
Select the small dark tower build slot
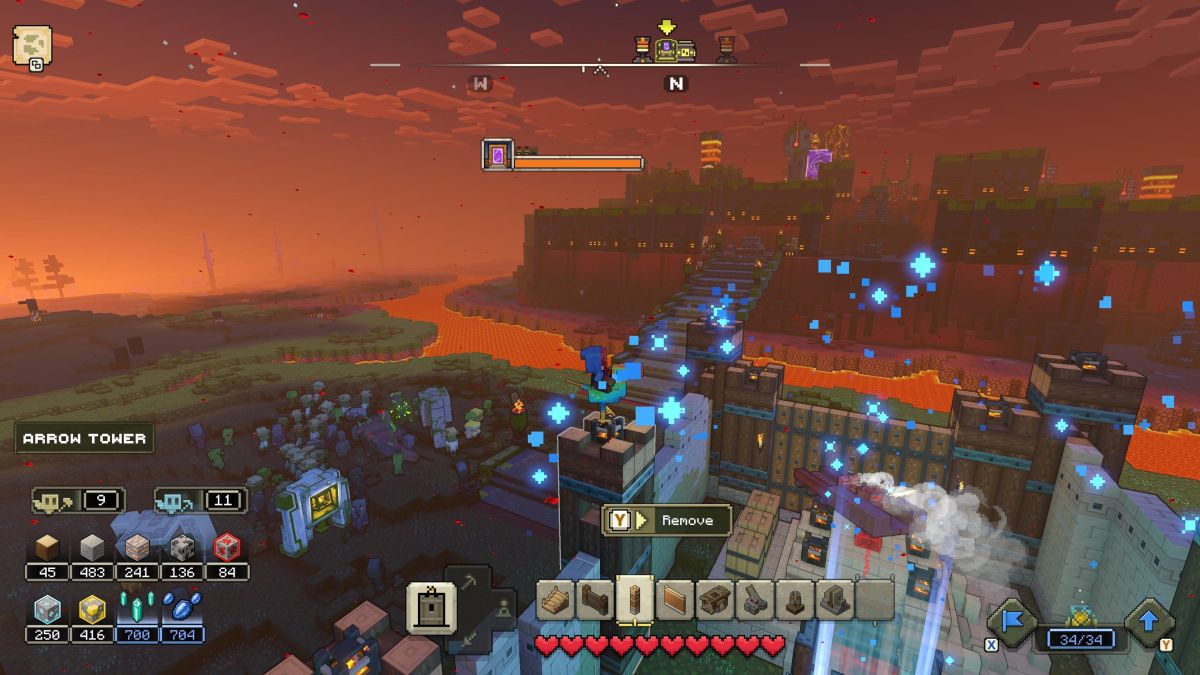click(x=795, y=600)
